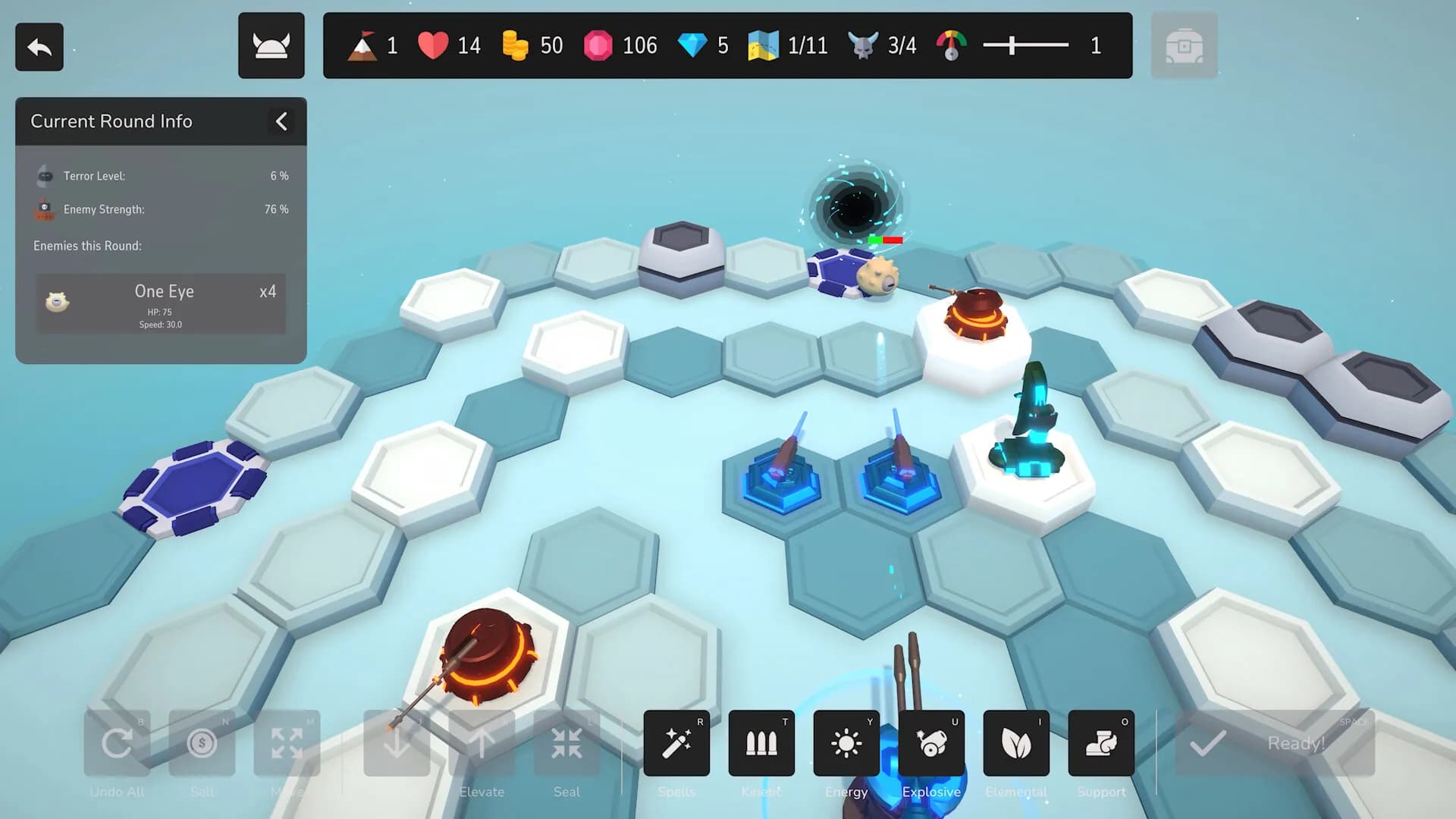The image size is (1456, 819).
Task: Open the Explosive towers category
Action: (931, 744)
